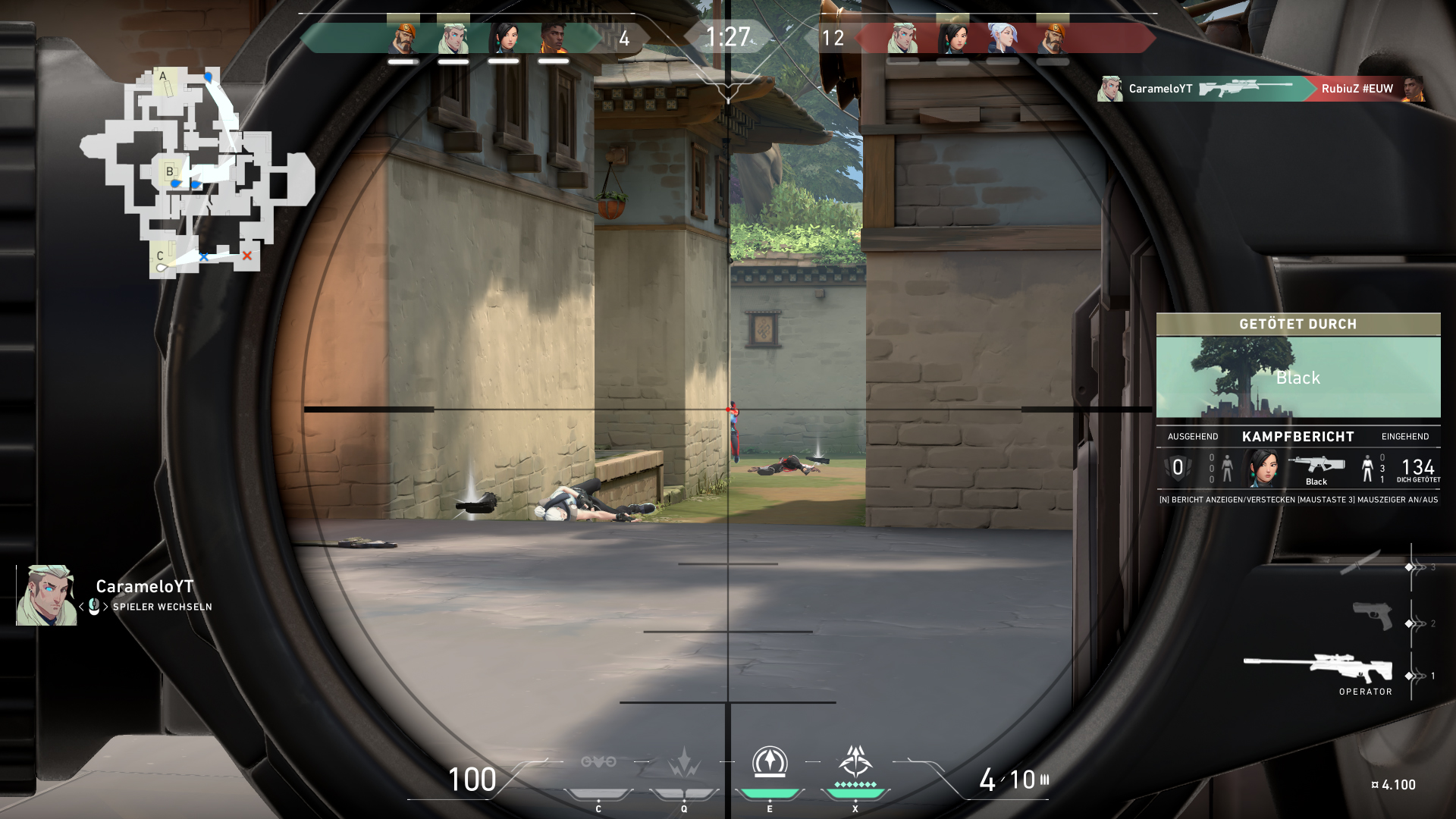The image size is (1456, 819).
Task: Activate the Hunter's Fury ultimate icon
Action: (x=855, y=763)
